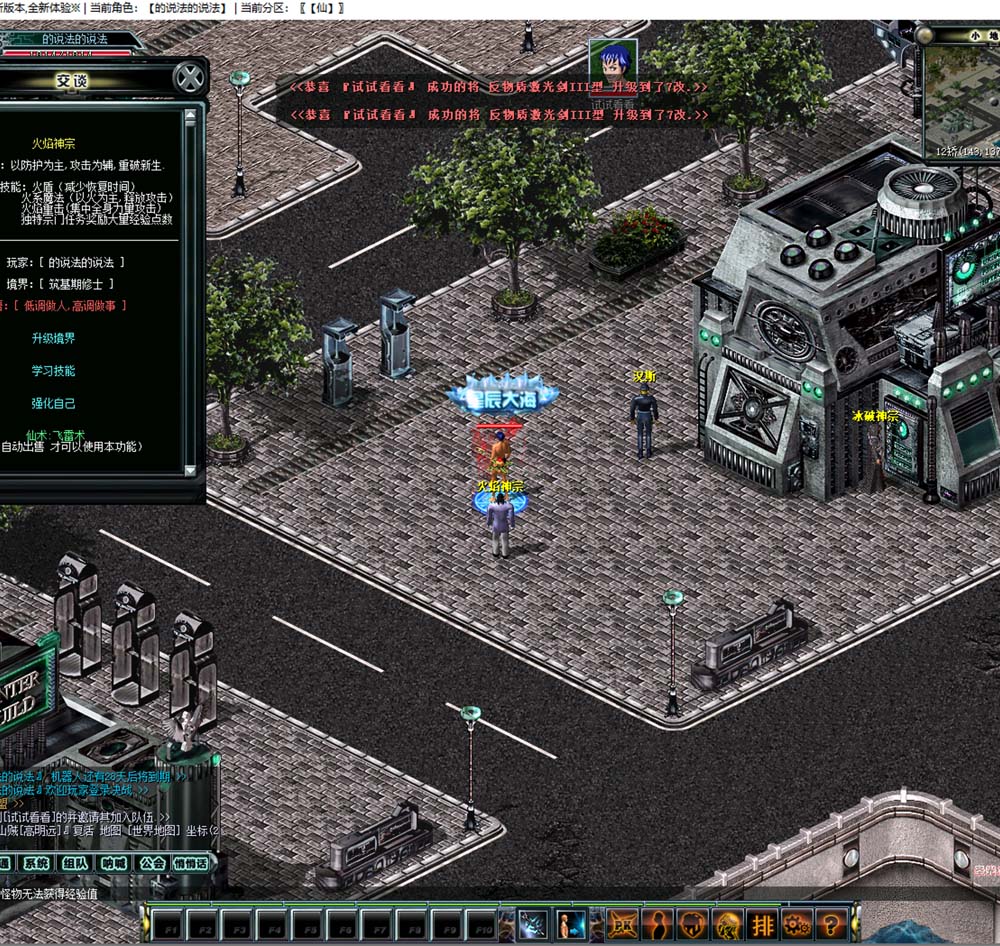Select the 悄悄话 whisper tab
The width and height of the screenshot is (1000, 946).
(191, 863)
